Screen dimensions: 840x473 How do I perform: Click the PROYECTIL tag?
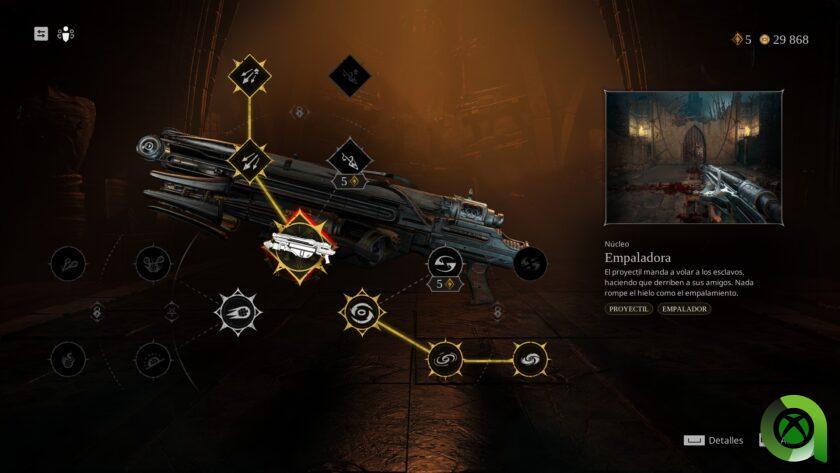(627, 309)
